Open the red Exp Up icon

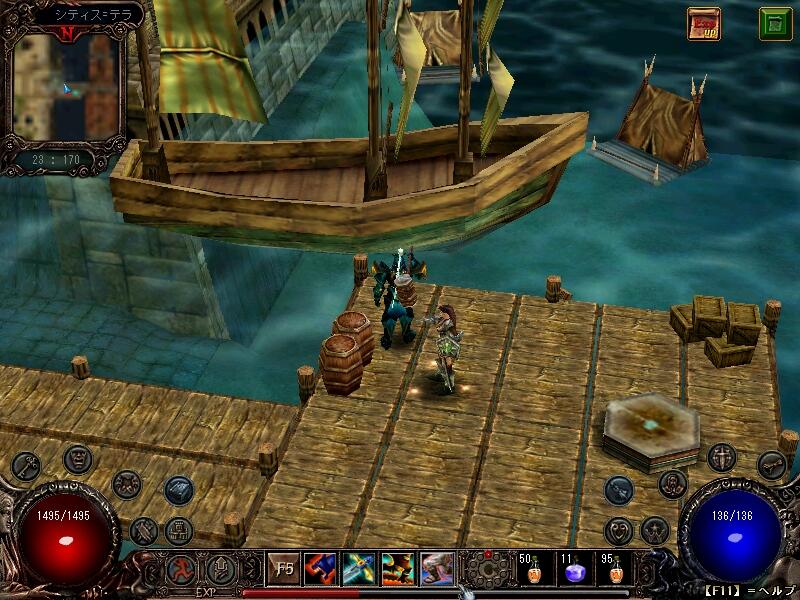pyautogui.click(x=703, y=23)
